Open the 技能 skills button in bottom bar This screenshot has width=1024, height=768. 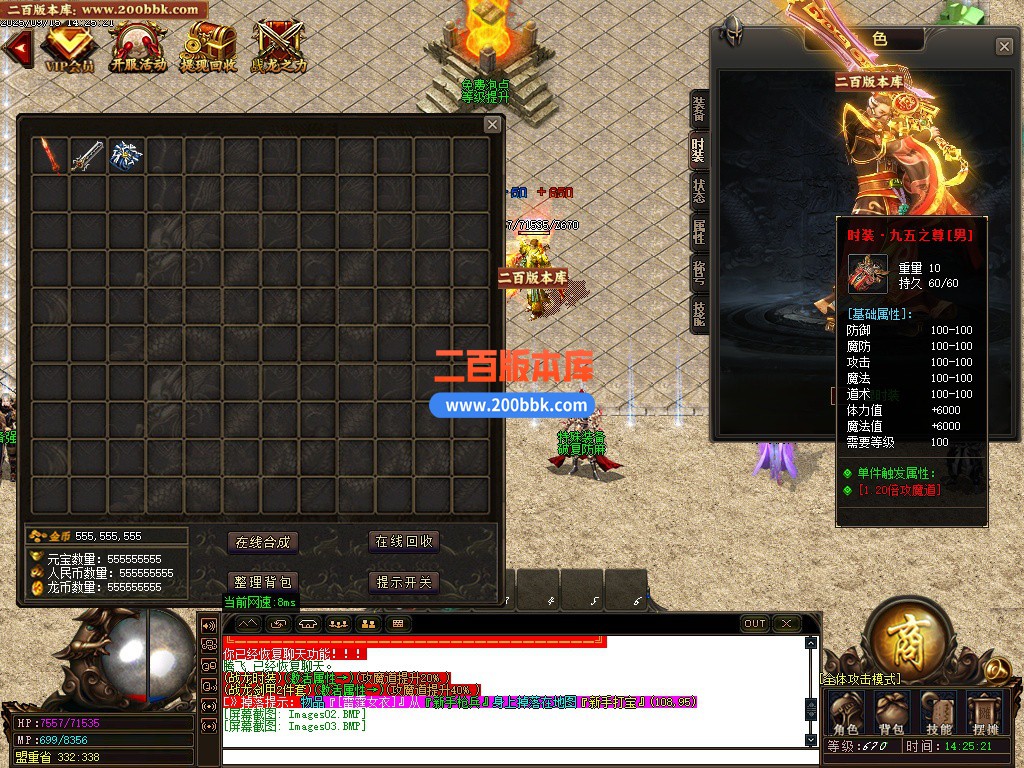(939, 713)
